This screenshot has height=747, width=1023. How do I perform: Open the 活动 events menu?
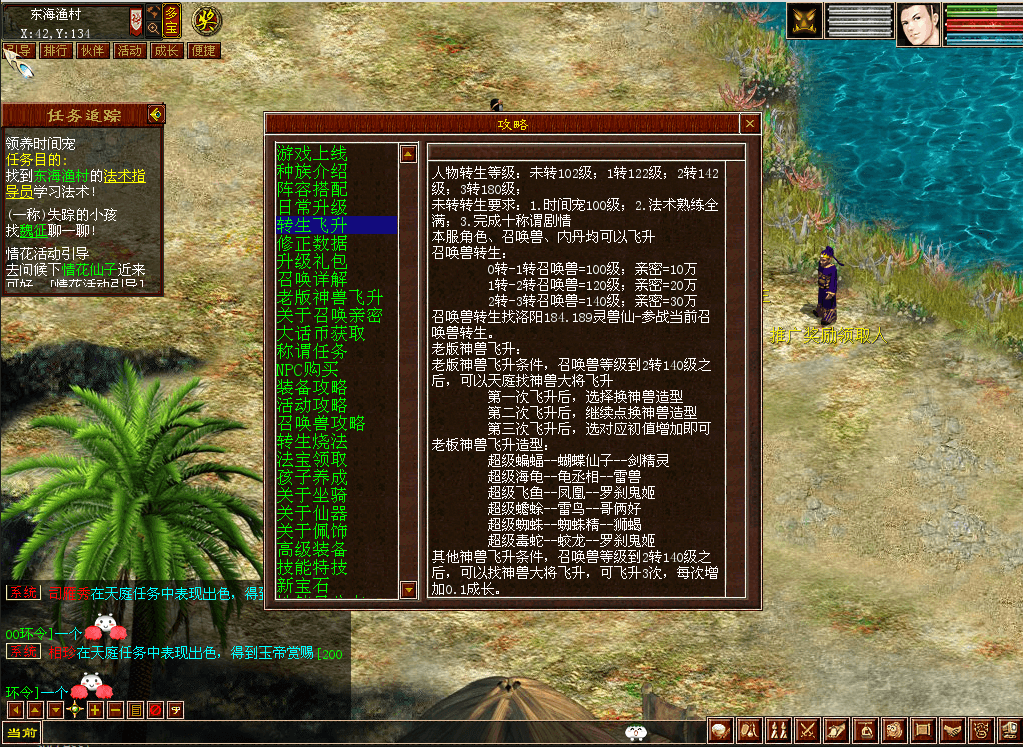[x=130, y=50]
